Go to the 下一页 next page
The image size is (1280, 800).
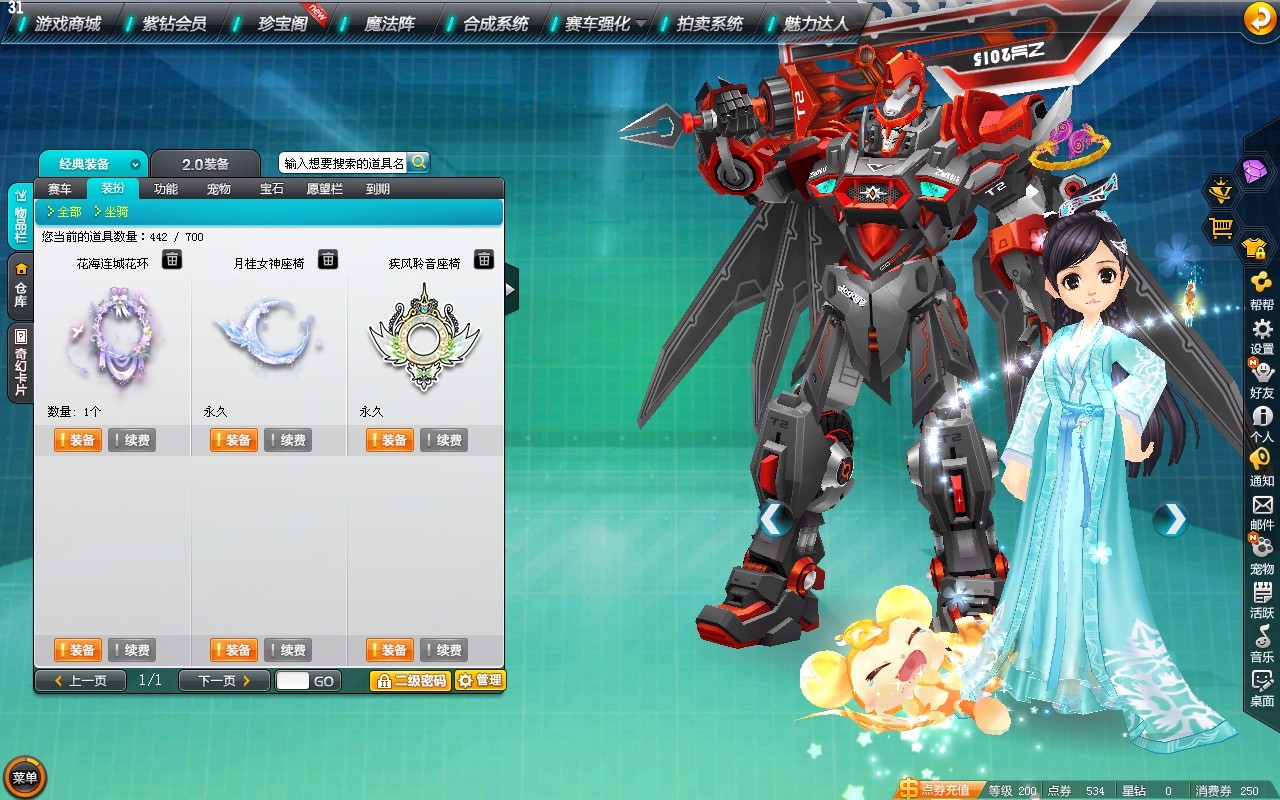(223, 681)
